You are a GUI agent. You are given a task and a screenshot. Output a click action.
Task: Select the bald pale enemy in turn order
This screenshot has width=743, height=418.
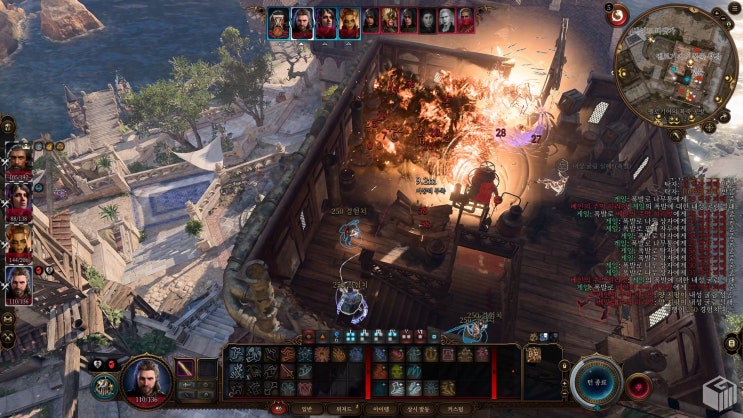[428, 21]
